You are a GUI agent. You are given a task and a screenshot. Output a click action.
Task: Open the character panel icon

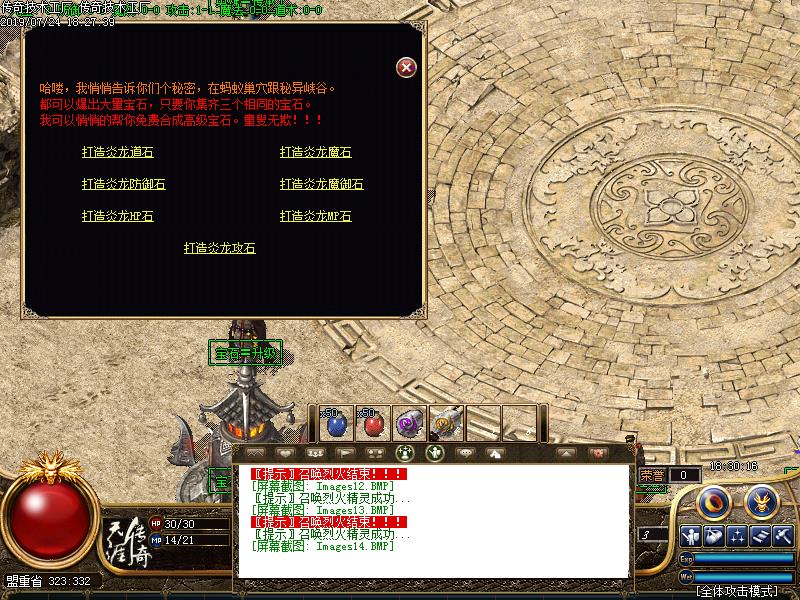(692, 536)
